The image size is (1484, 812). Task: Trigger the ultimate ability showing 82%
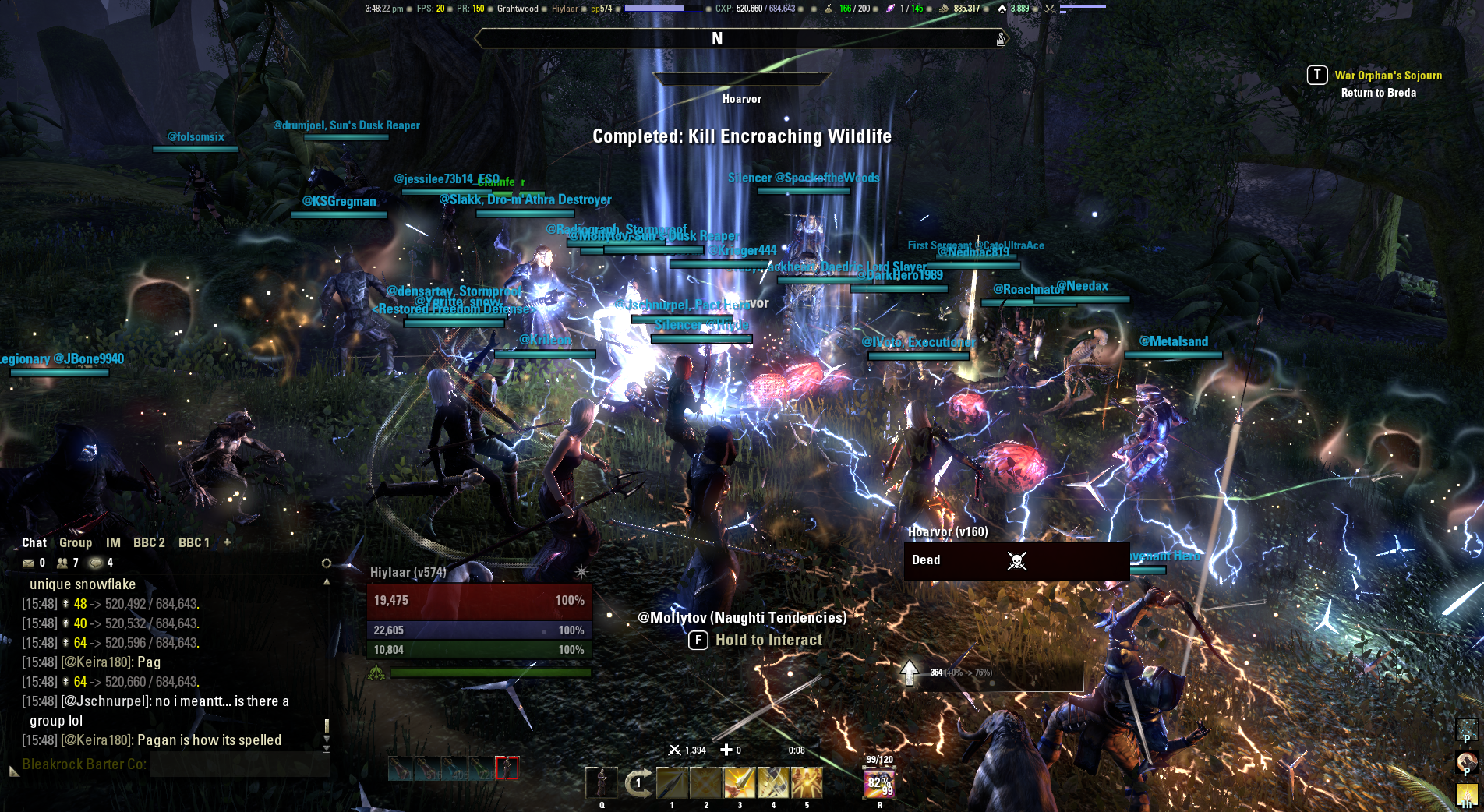pos(879,782)
